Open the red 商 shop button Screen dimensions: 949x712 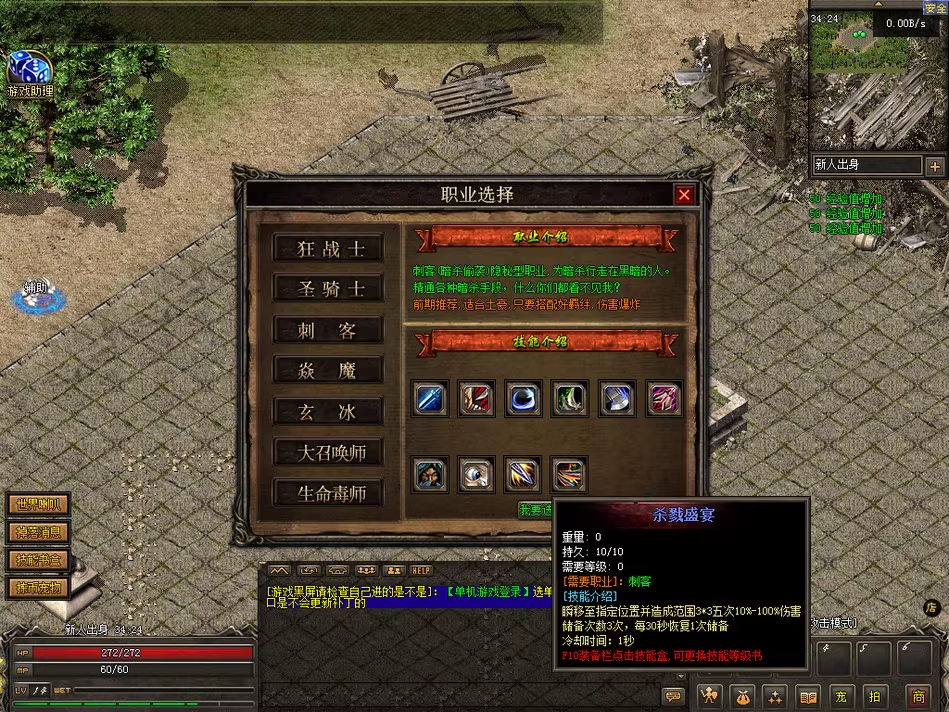[918, 696]
